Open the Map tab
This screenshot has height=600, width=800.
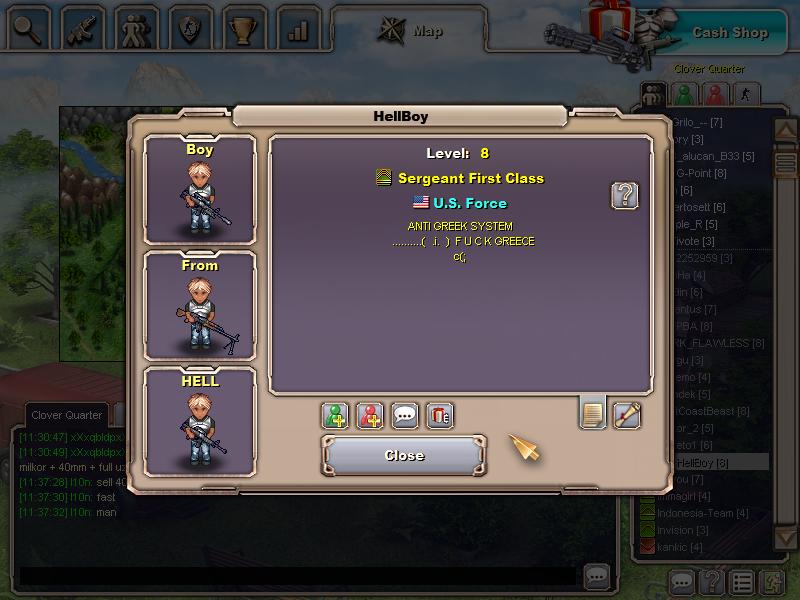click(410, 31)
